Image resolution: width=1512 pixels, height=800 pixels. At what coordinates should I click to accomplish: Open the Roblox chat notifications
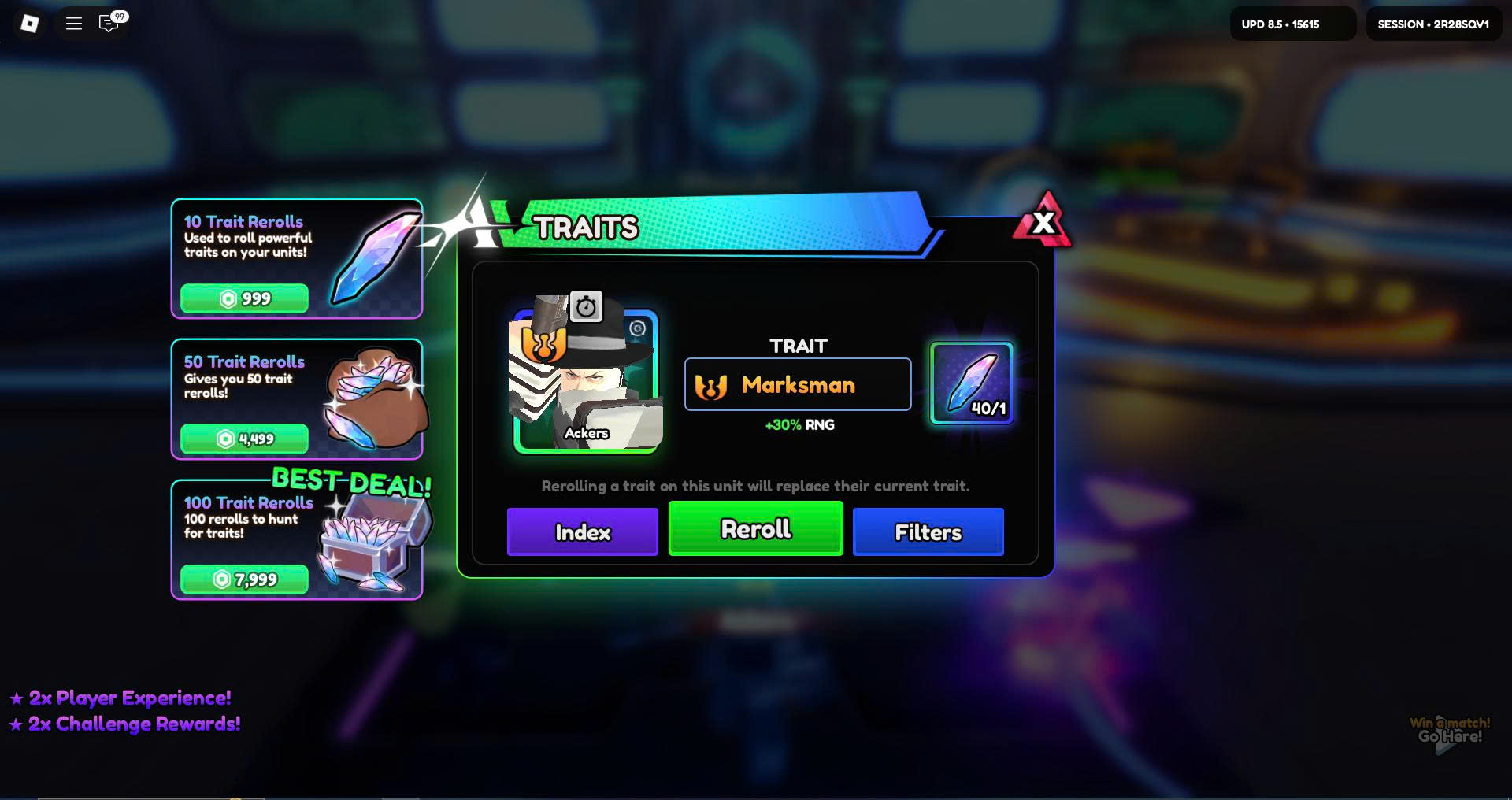click(109, 24)
